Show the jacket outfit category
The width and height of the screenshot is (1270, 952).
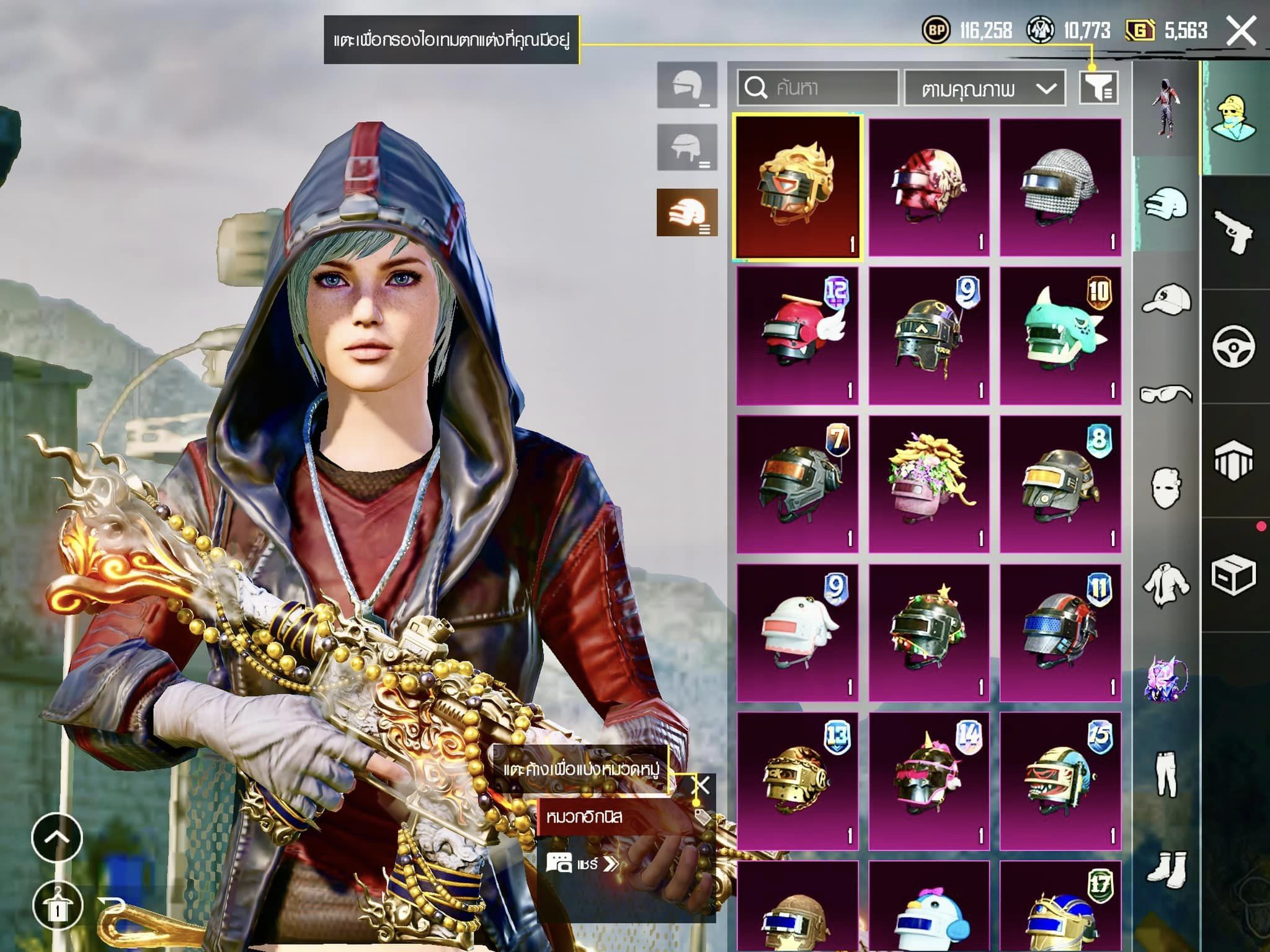point(1166,584)
